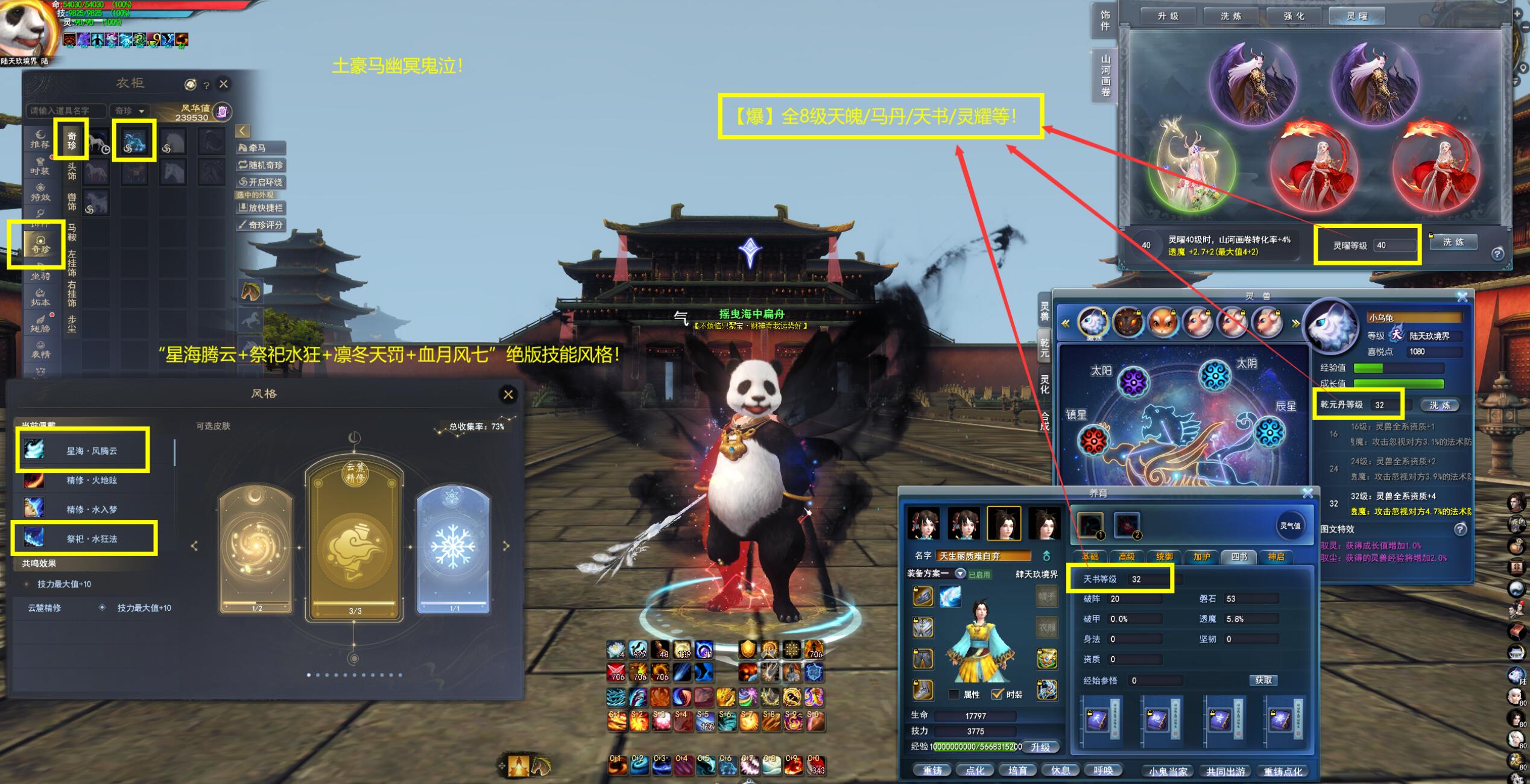
Task: Switch to the 升级 tab
Action: click(1168, 16)
